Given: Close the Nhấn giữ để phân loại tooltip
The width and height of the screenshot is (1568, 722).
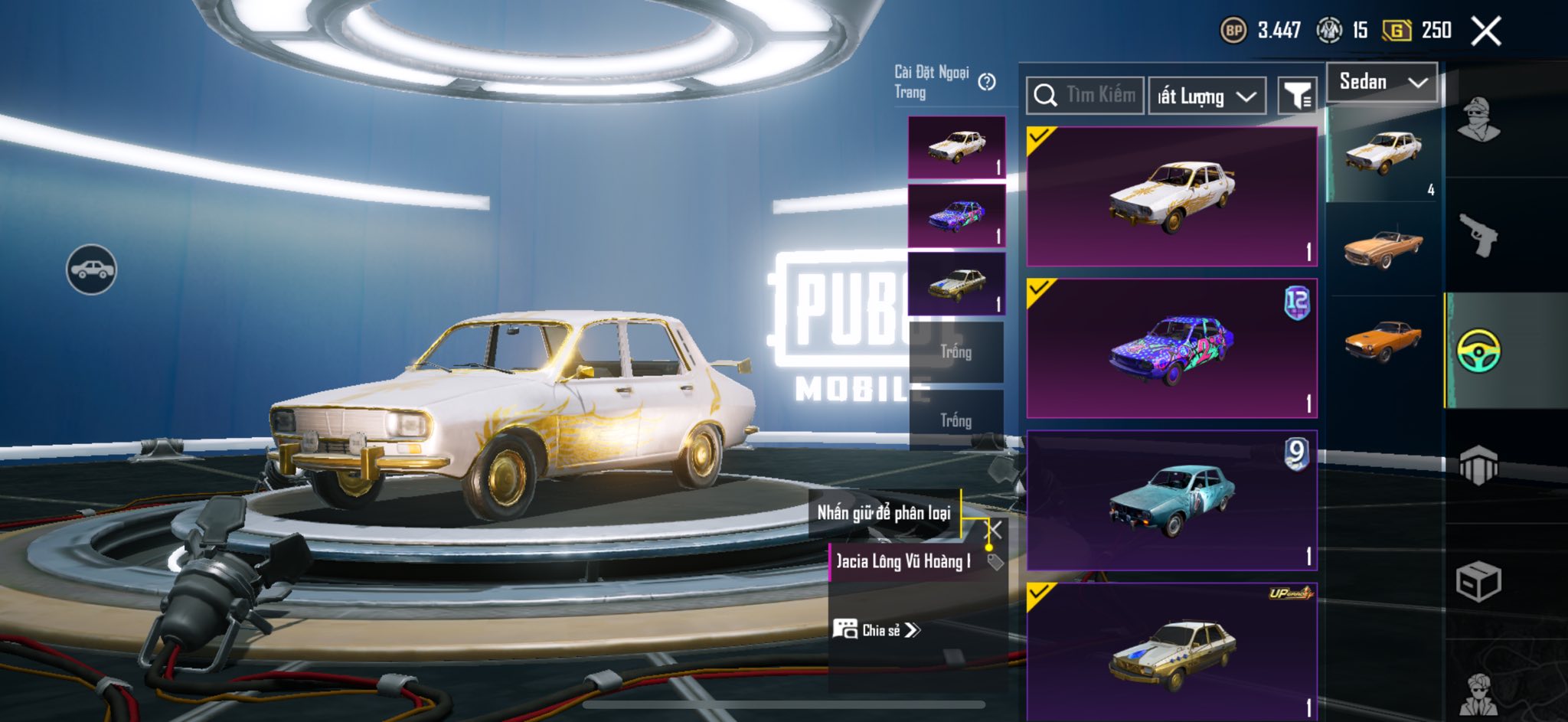Looking at the screenshot, I should pos(994,530).
